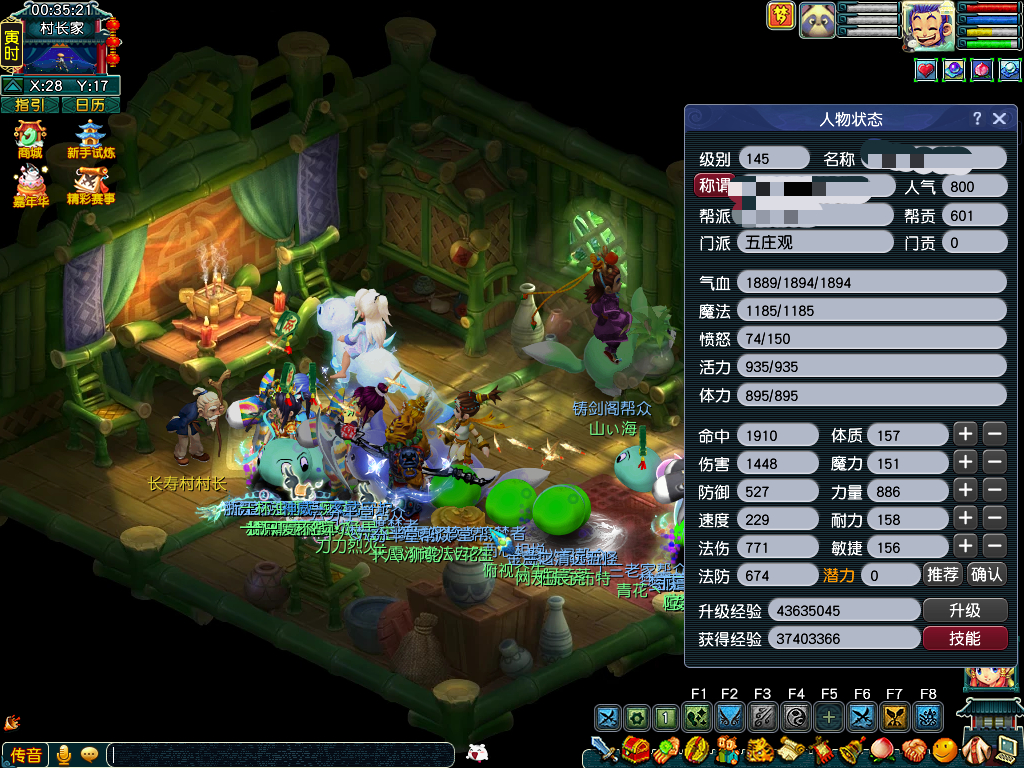
Task: Decrease 敏捷 with its minus button
Action: pyautogui.click(x=993, y=546)
